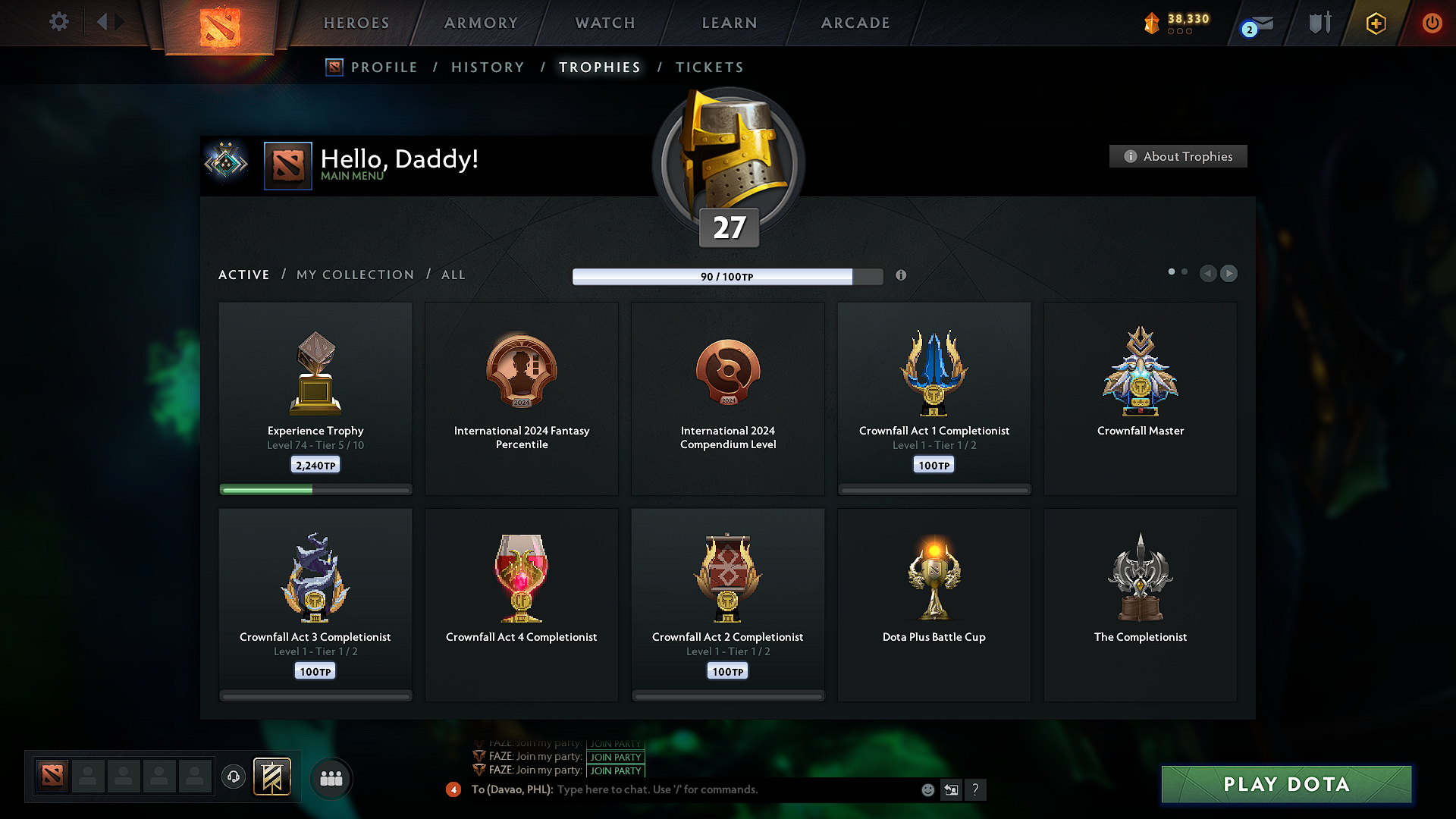
Task: Select the Experience Trophy tile
Action: pyautogui.click(x=315, y=398)
